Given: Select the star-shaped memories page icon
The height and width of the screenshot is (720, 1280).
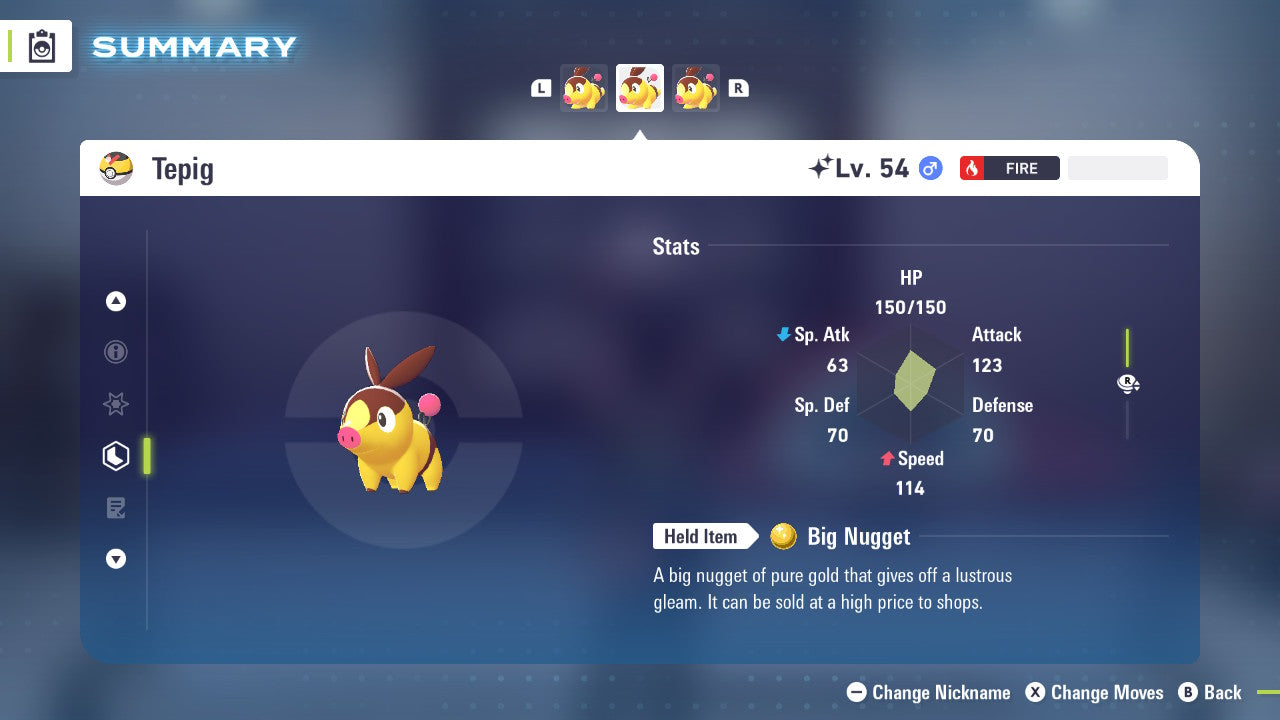Looking at the screenshot, I should click(x=115, y=404).
